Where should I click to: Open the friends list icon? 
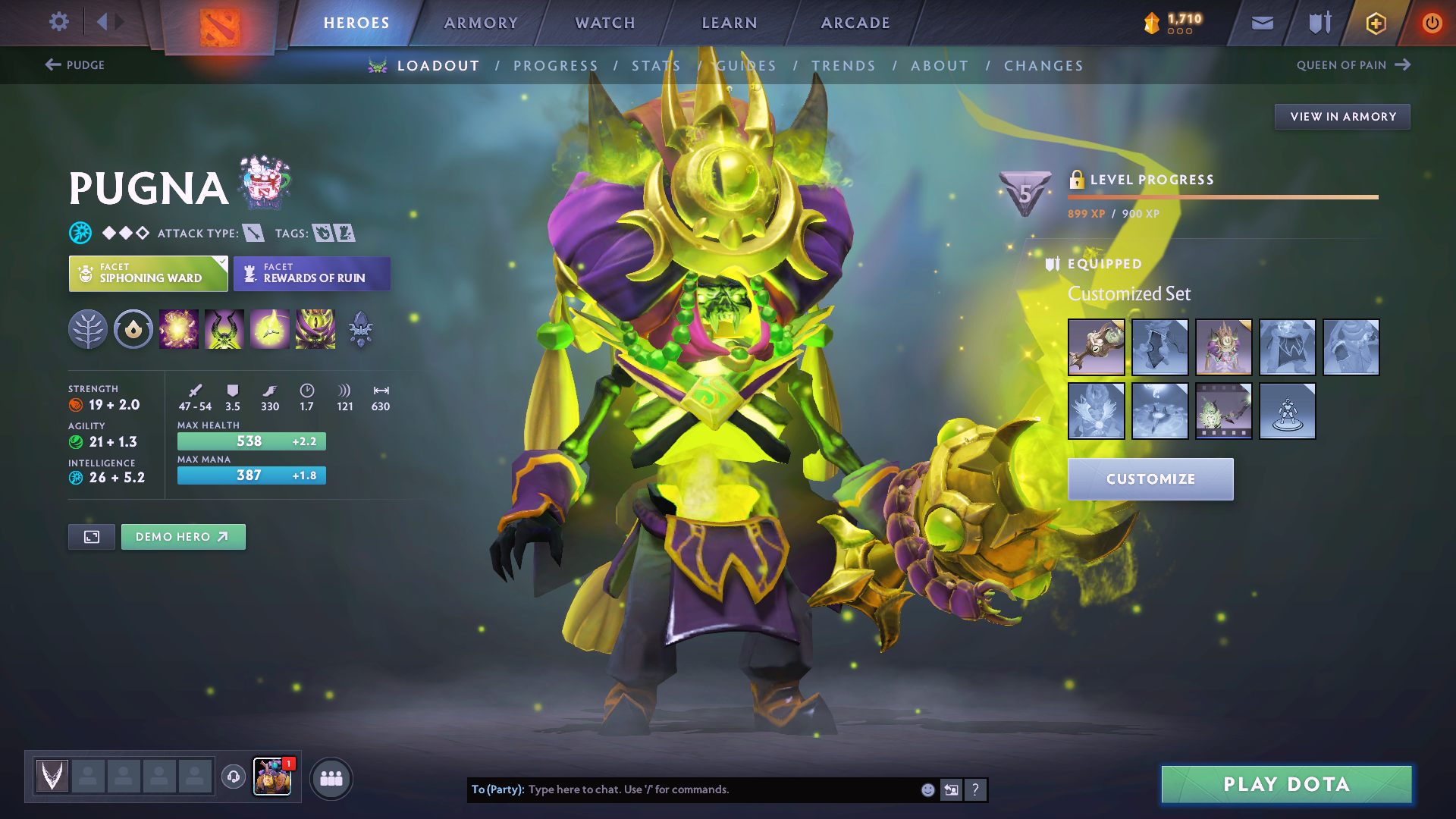pos(331,777)
